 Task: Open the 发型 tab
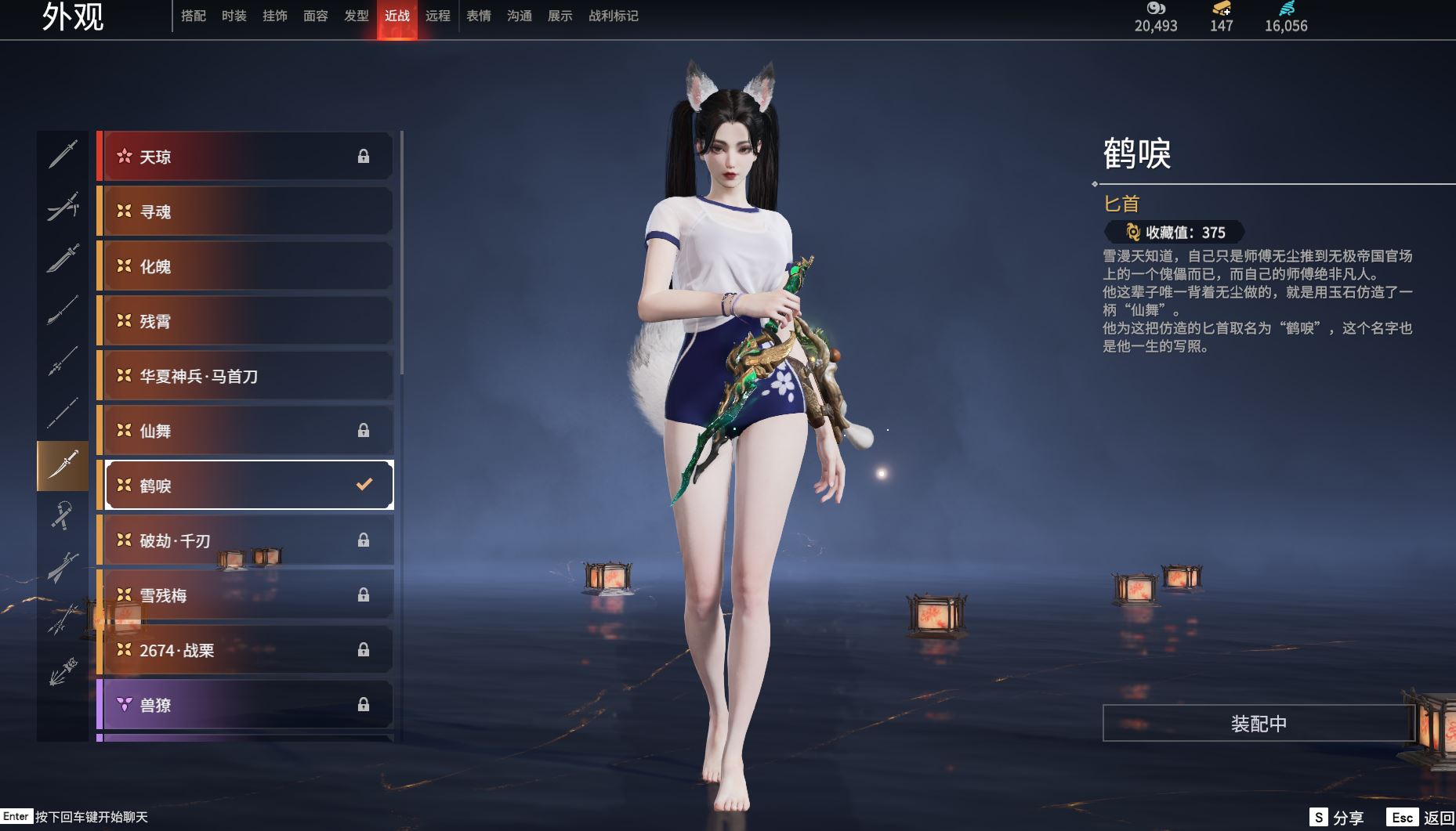point(356,16)
